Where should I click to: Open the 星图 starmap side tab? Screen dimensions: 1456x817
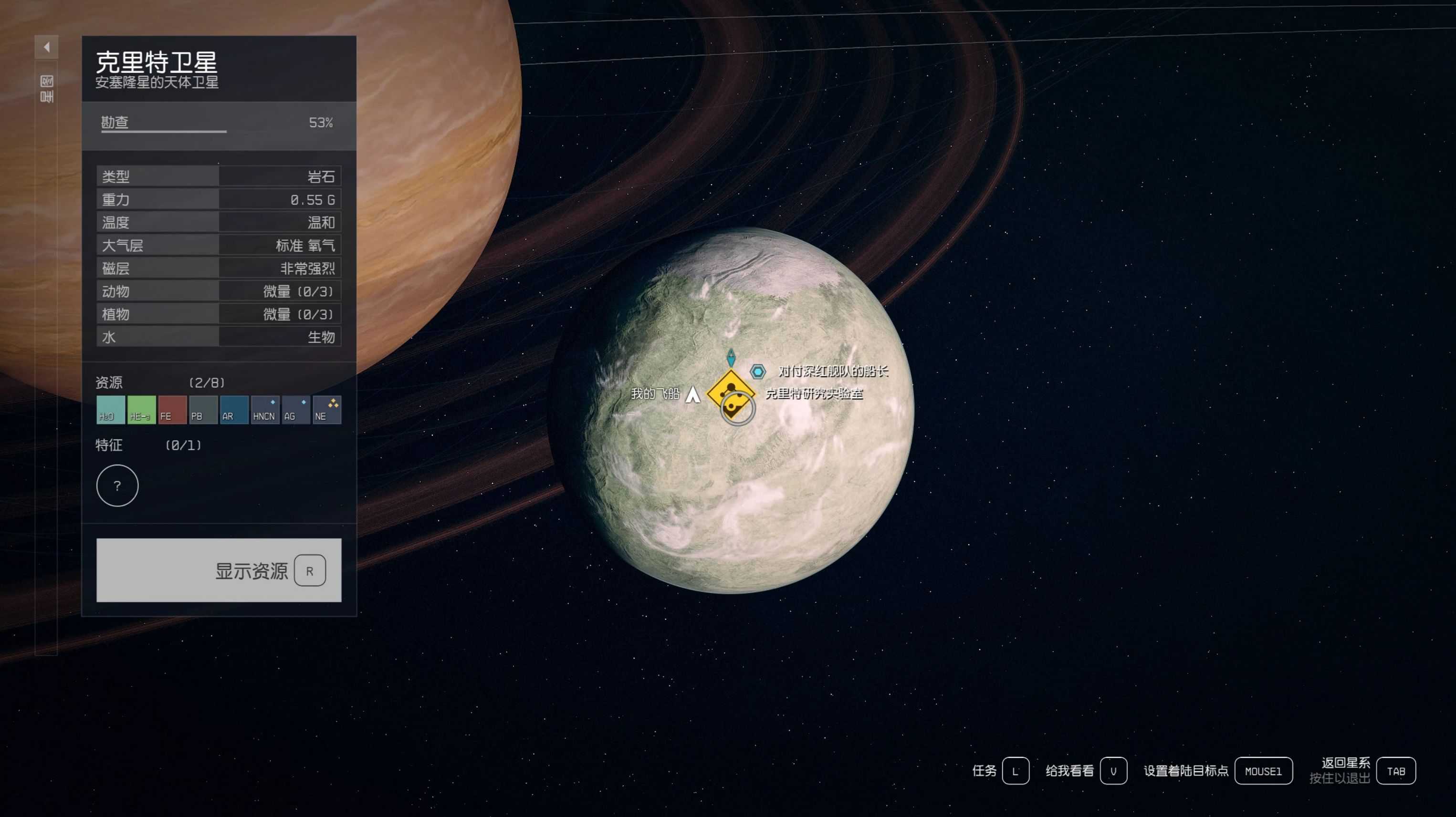click(x=46, y=89)
